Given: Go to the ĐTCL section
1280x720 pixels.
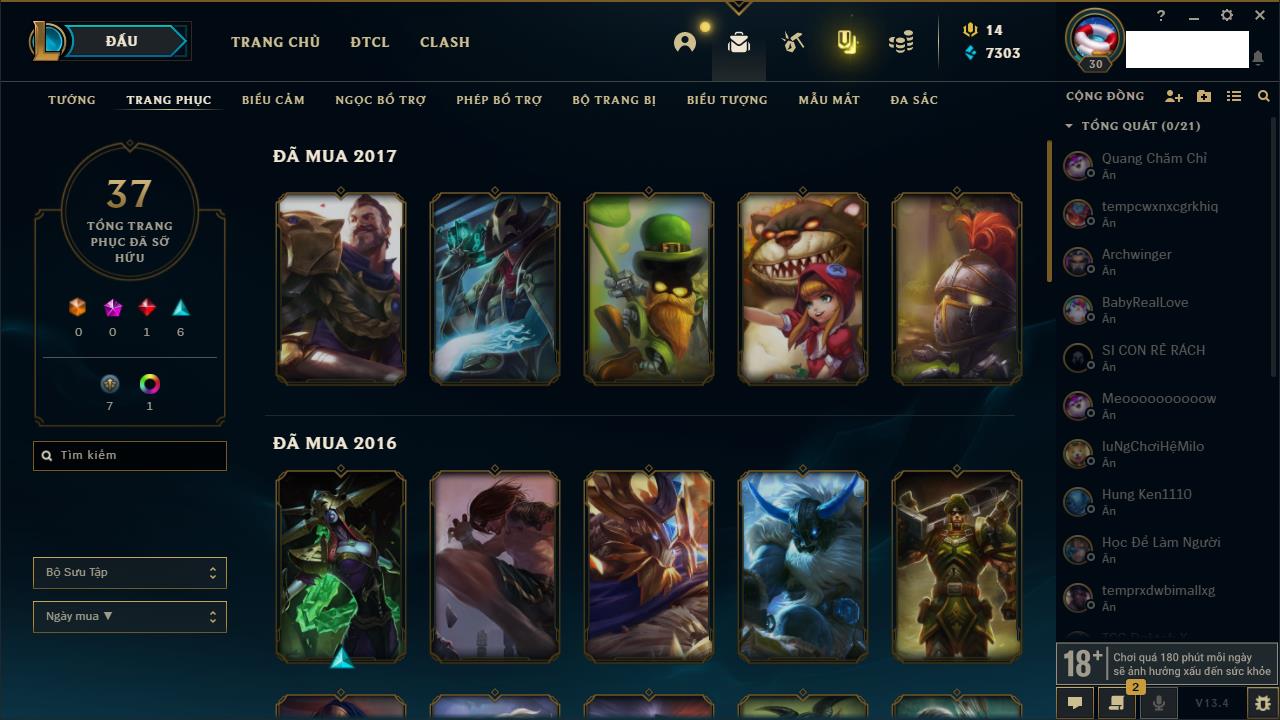Looking at the screenshot, I should tap(370, 42).
